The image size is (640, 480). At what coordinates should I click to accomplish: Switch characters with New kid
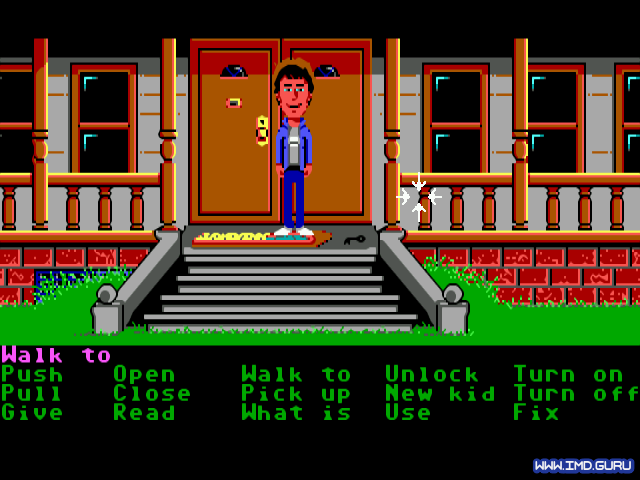[x=440, y=394]
